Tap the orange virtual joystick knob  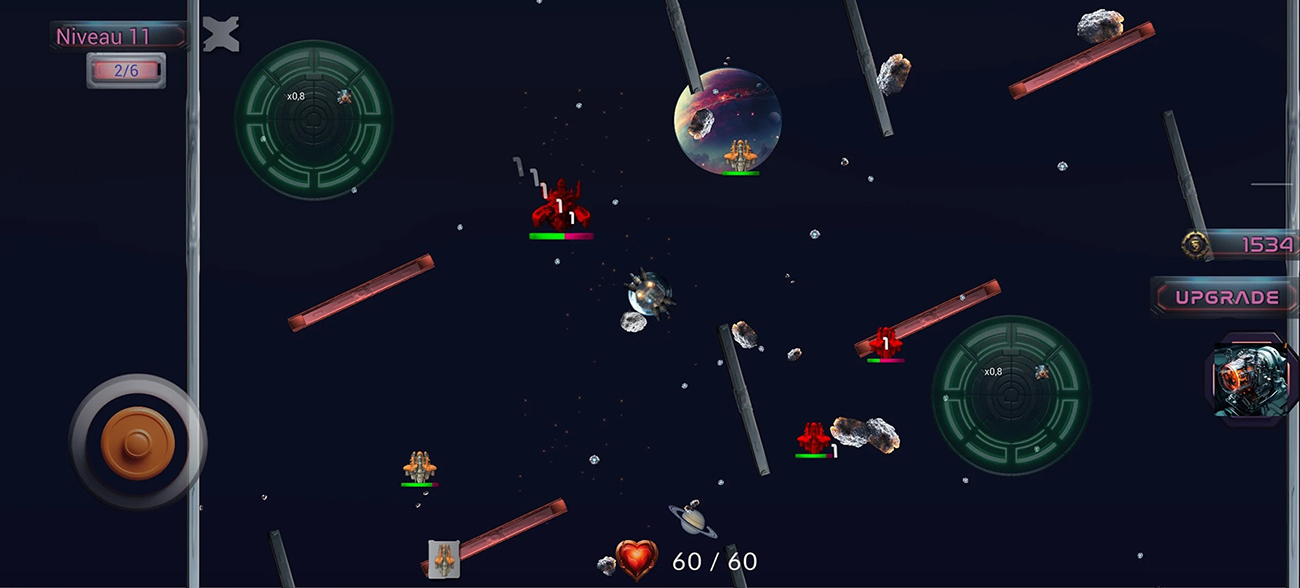point(138,442)
